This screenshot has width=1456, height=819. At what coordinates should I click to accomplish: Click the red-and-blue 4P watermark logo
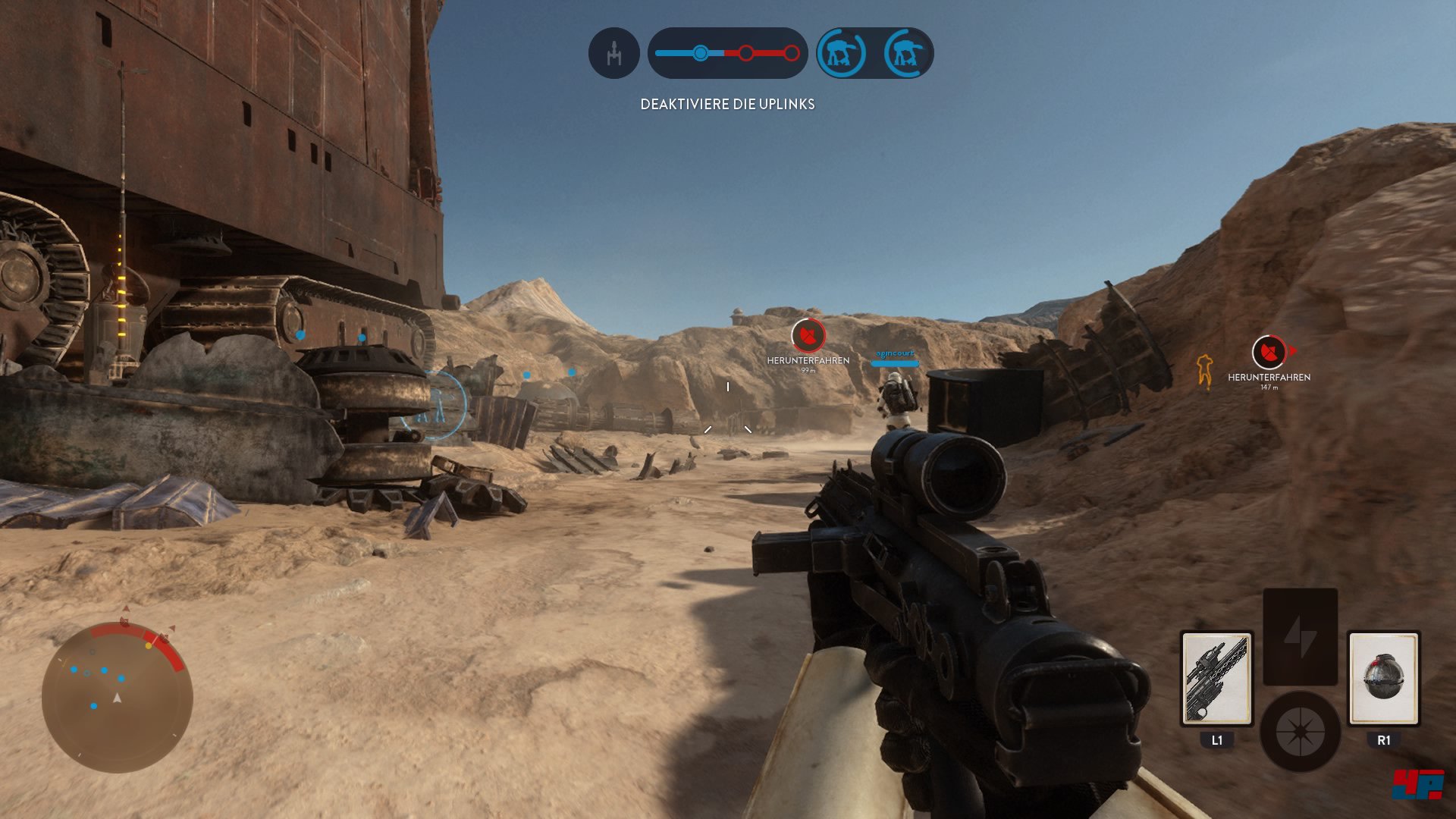click(1417, 784)
